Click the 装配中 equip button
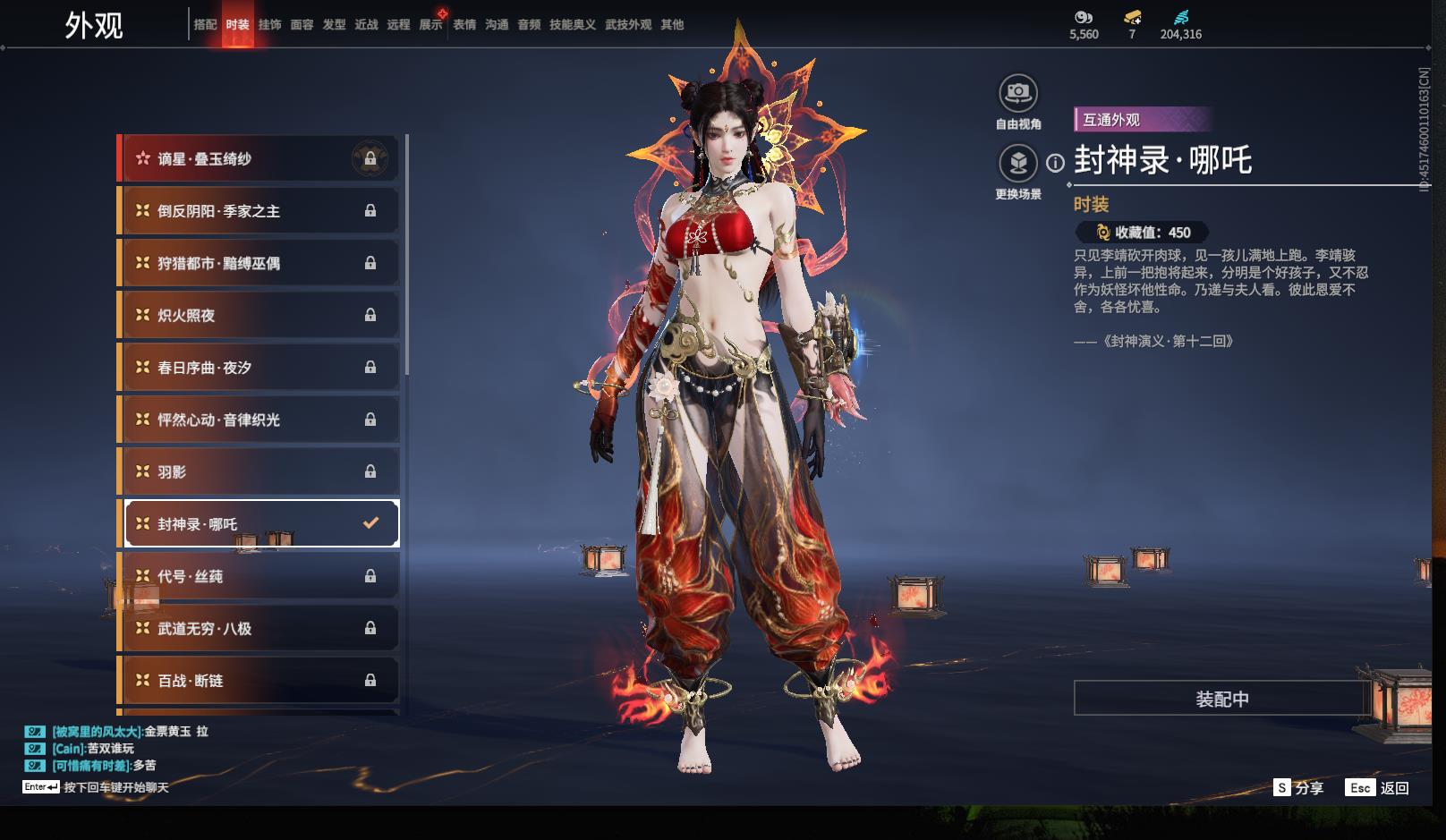 pos(1221,699)
